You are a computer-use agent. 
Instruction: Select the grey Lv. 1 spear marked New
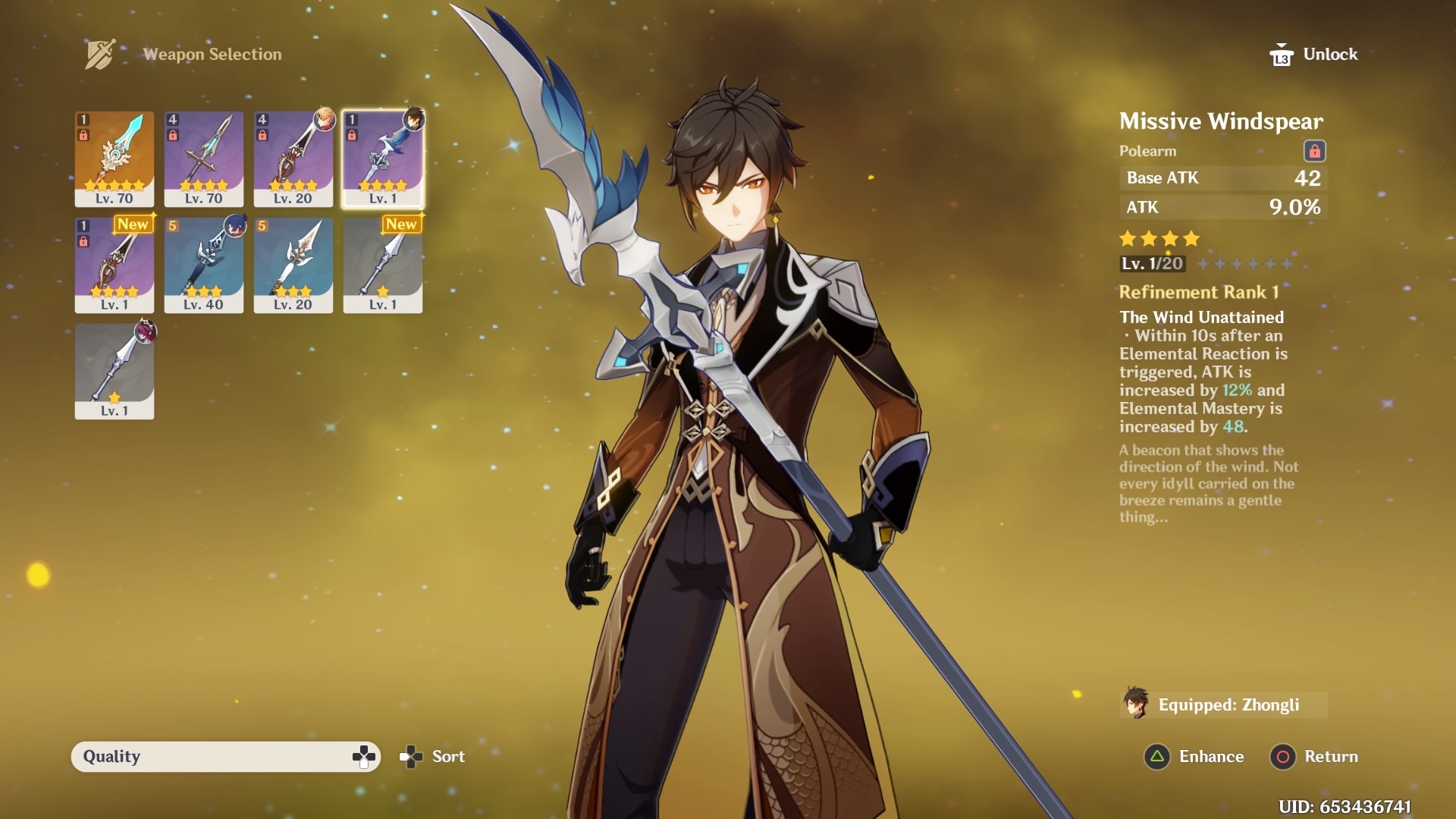coord(382,265)
